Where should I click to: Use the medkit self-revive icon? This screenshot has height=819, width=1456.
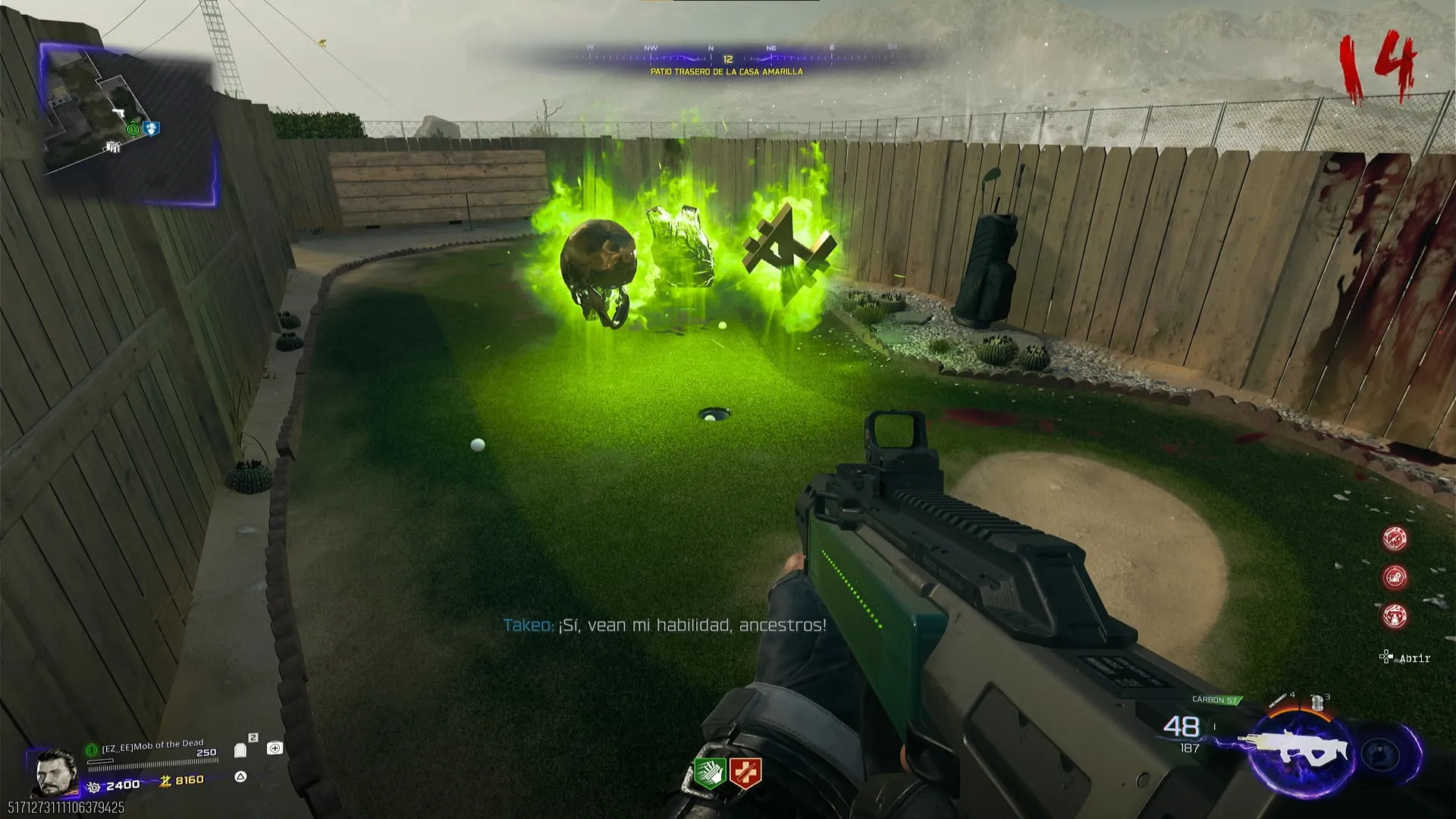[x=275, y=748]
